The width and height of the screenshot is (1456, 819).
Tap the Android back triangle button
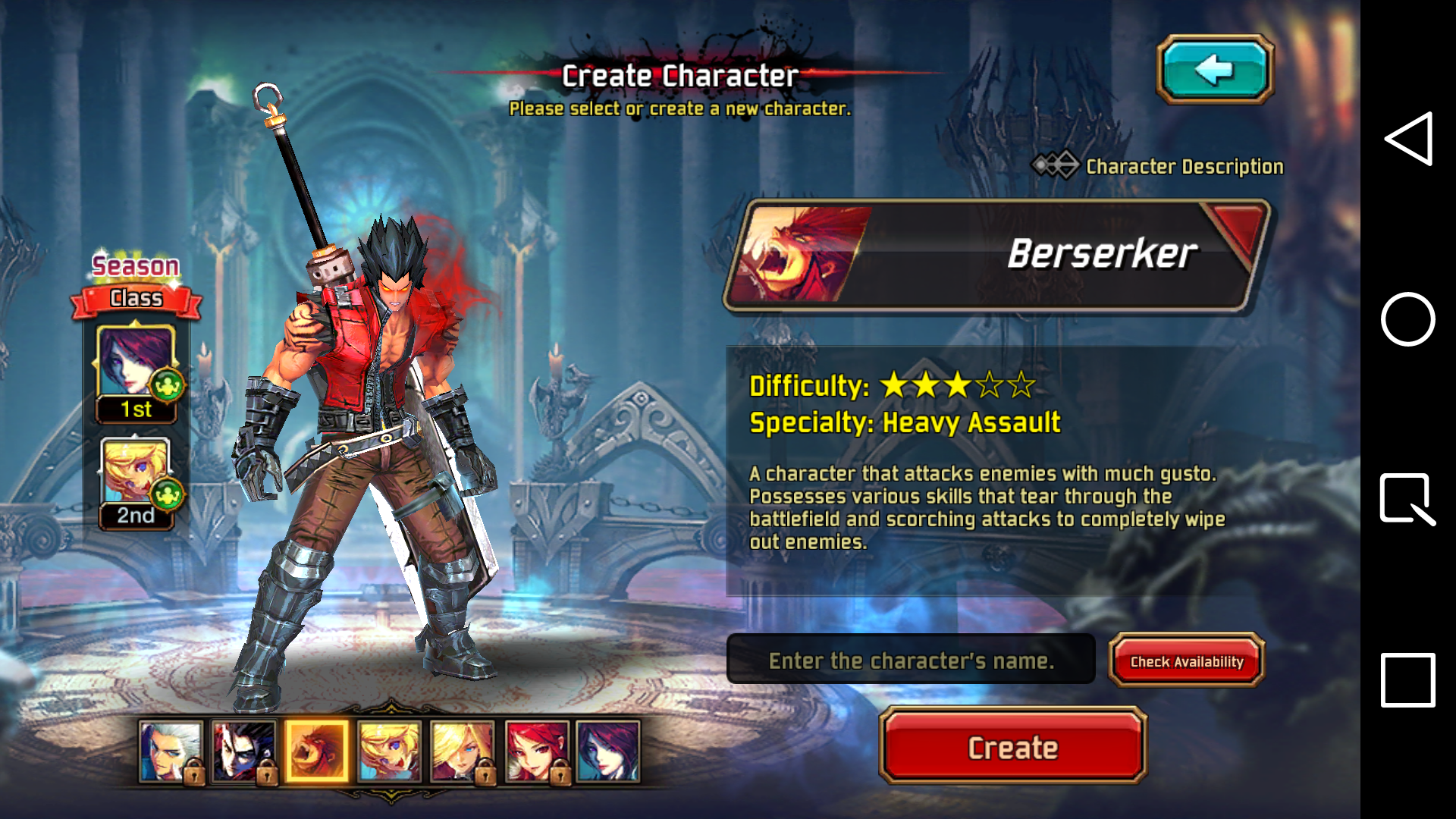tap(1408, 139)
